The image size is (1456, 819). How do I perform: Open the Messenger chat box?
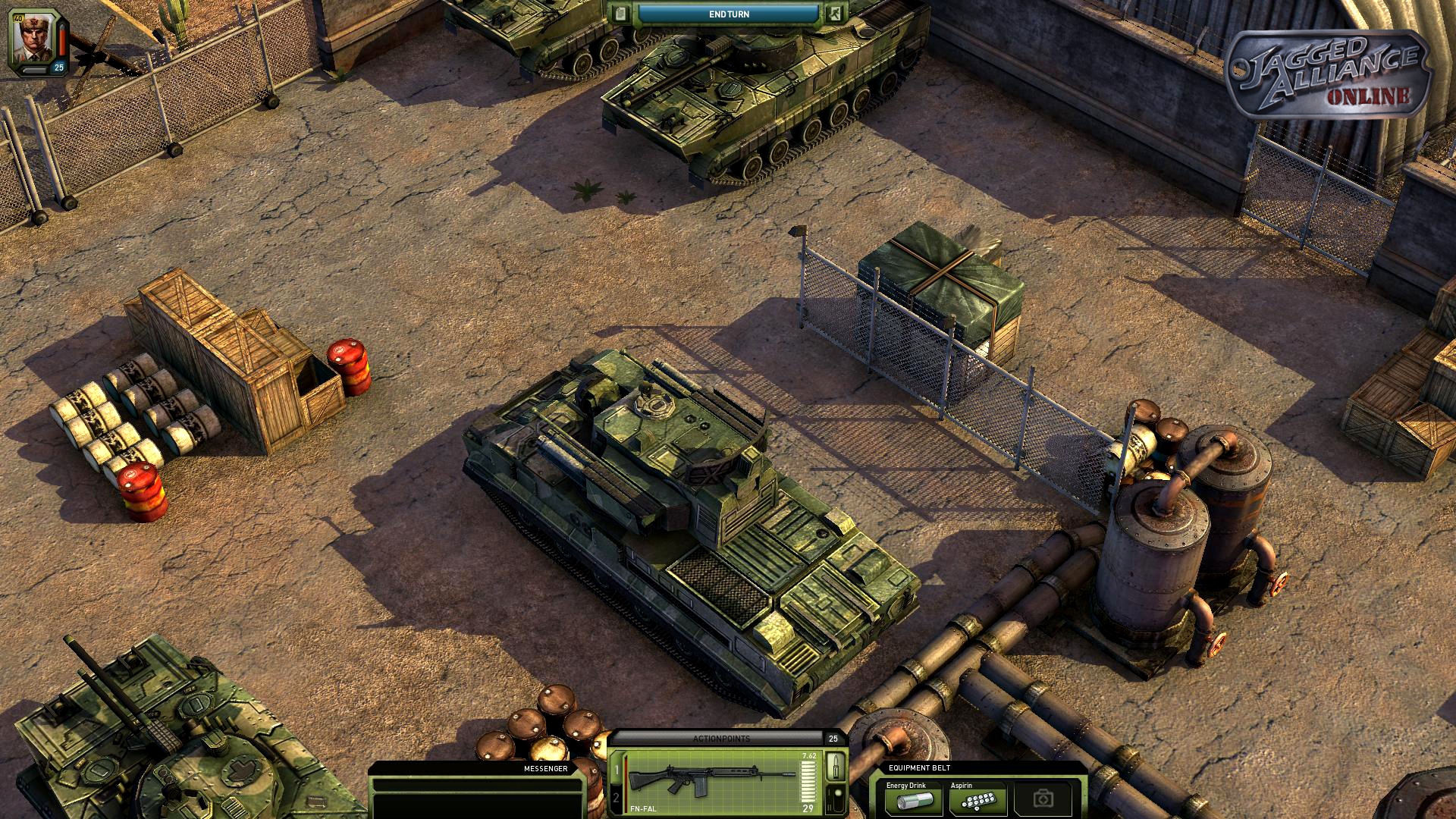pyautogui.click(x=478, y=793)
